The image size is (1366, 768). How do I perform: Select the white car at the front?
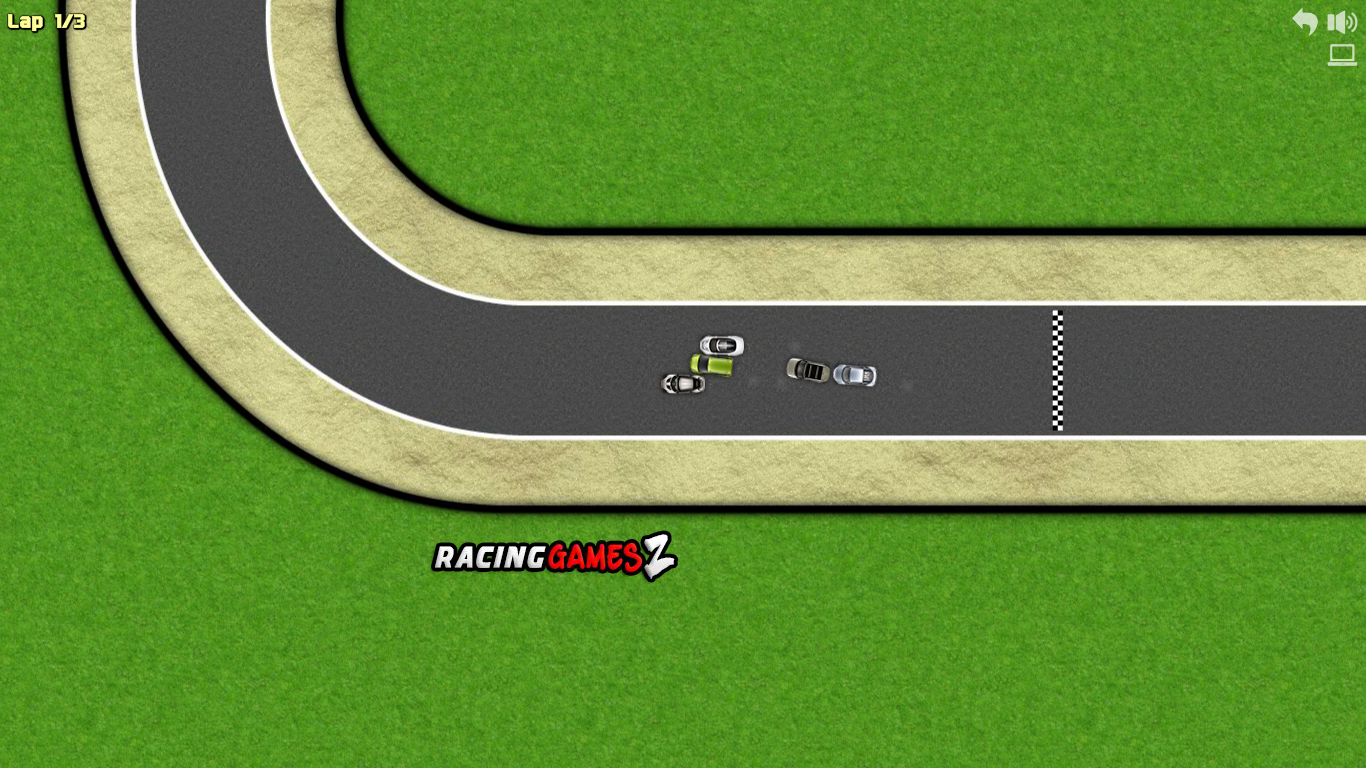click(724, 343)
